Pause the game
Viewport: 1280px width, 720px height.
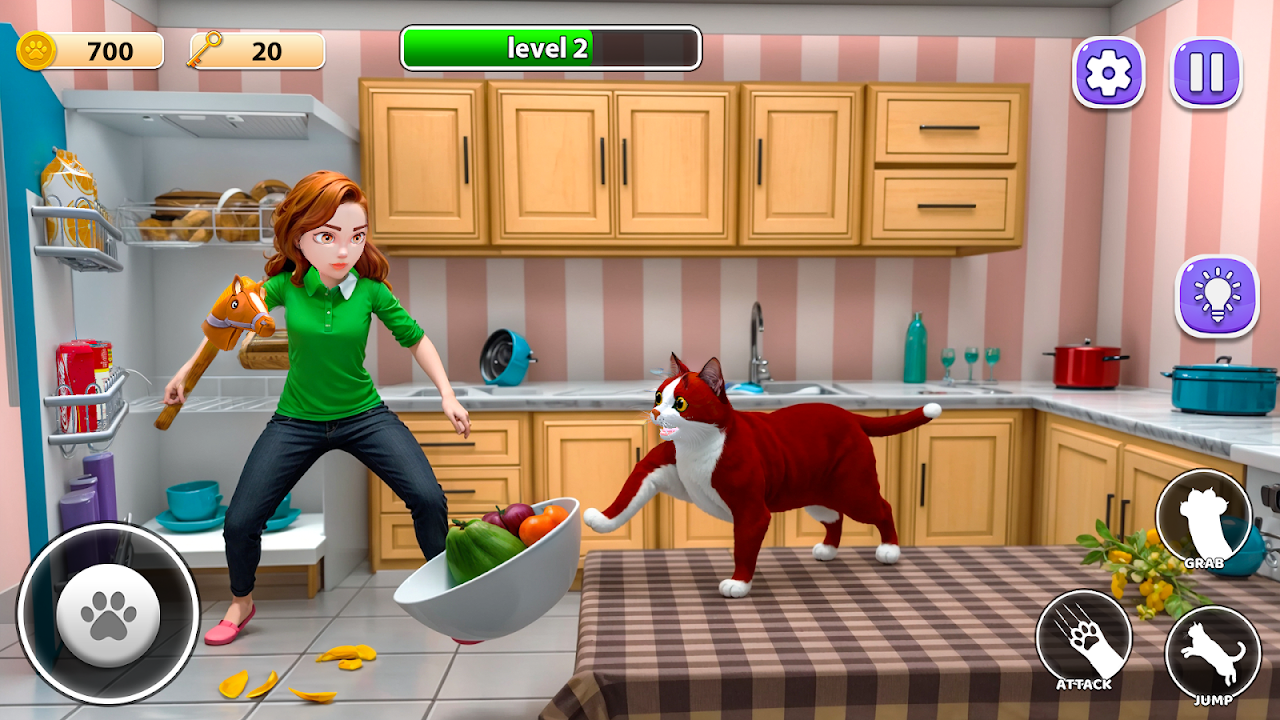coord(1206,73)
